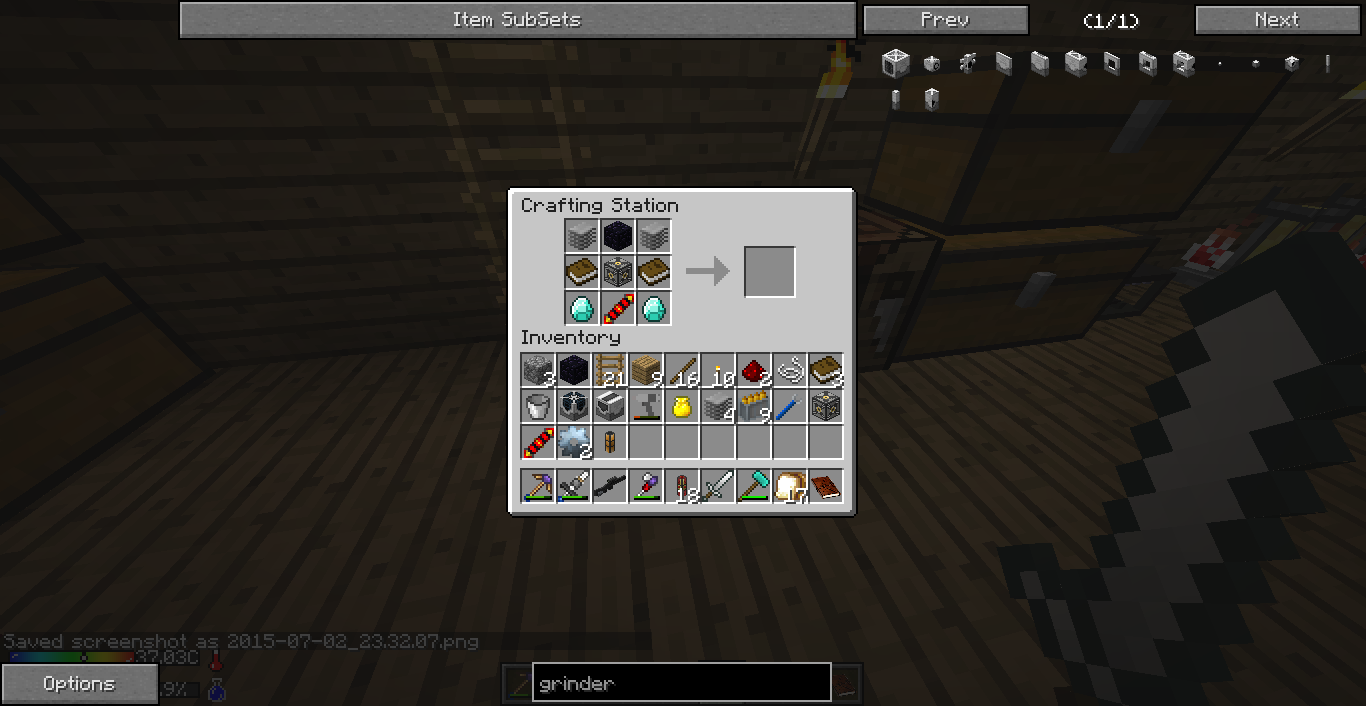Grab the empty bucket from the inventory
1366x706 pixels.
pyautogui.click(x=537, y=407)
